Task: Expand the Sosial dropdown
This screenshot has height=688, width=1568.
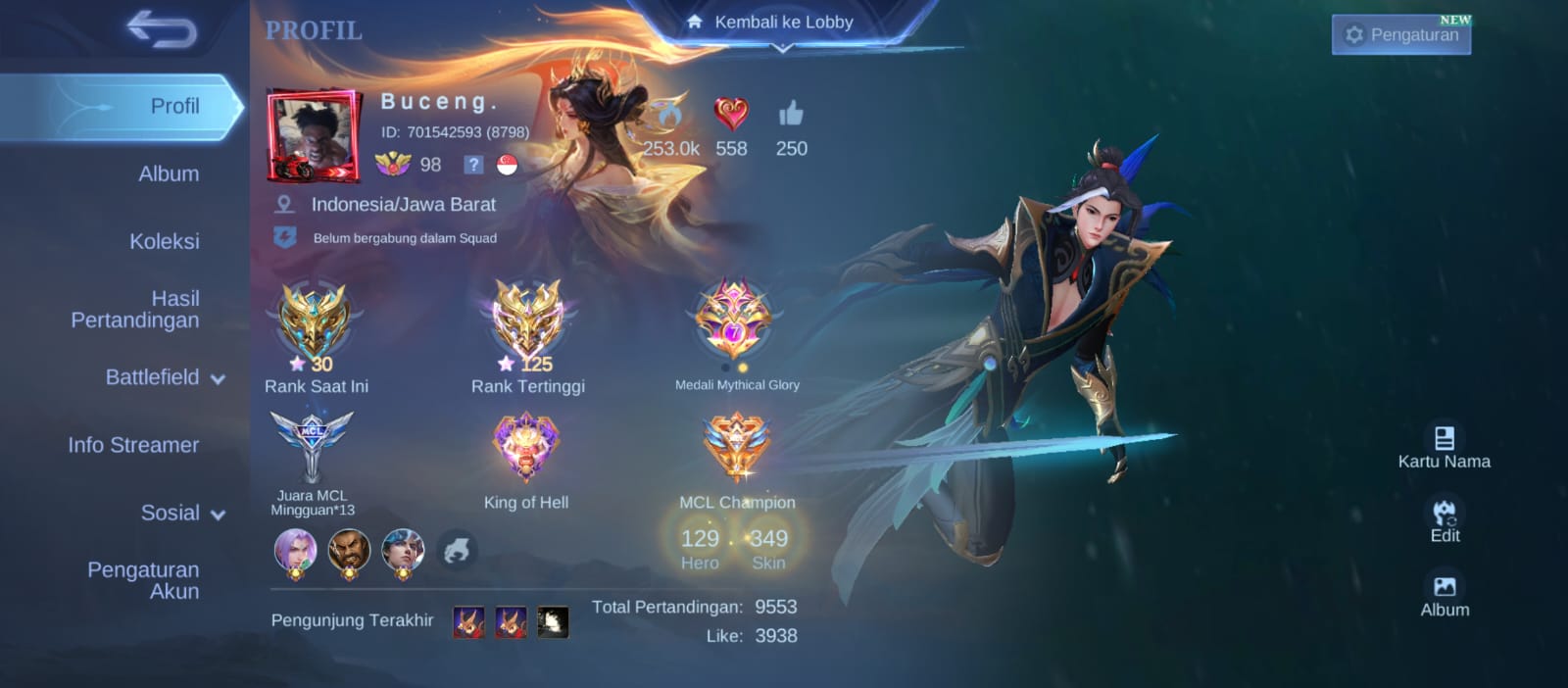Action: [182, 513]
